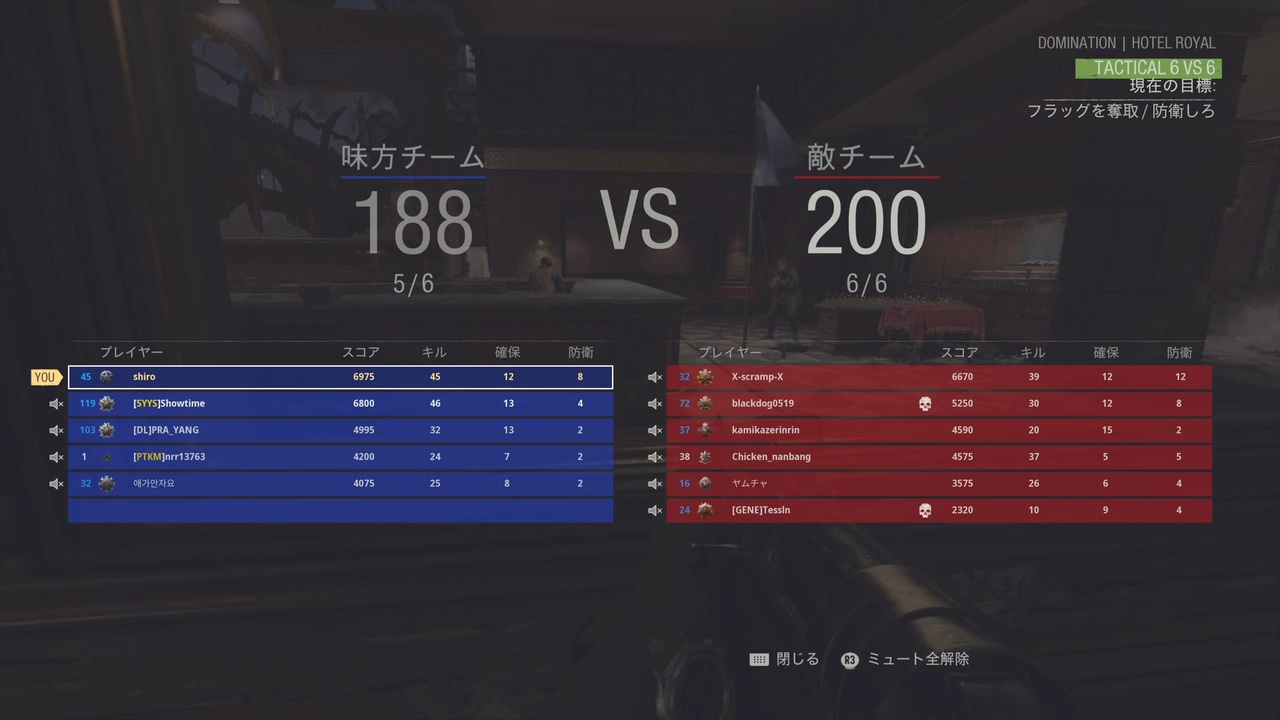Toggle mute on enemy player X-scramp-X
Viewport: 1280px width, 720px height.
click(x=655, y=376)
